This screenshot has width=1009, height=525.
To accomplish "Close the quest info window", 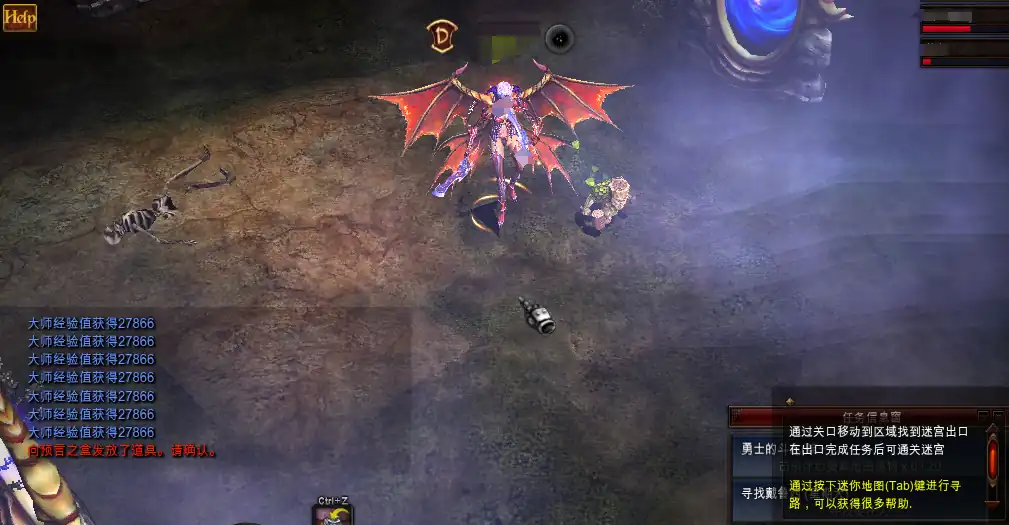I will (x=998, y=415).
